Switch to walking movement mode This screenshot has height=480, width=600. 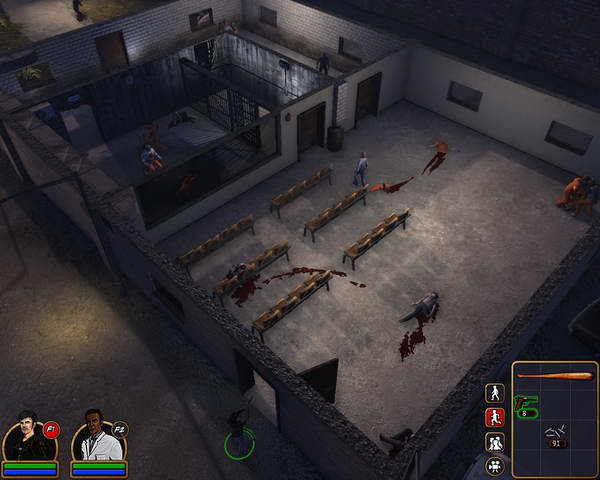[x=494, y=393]
